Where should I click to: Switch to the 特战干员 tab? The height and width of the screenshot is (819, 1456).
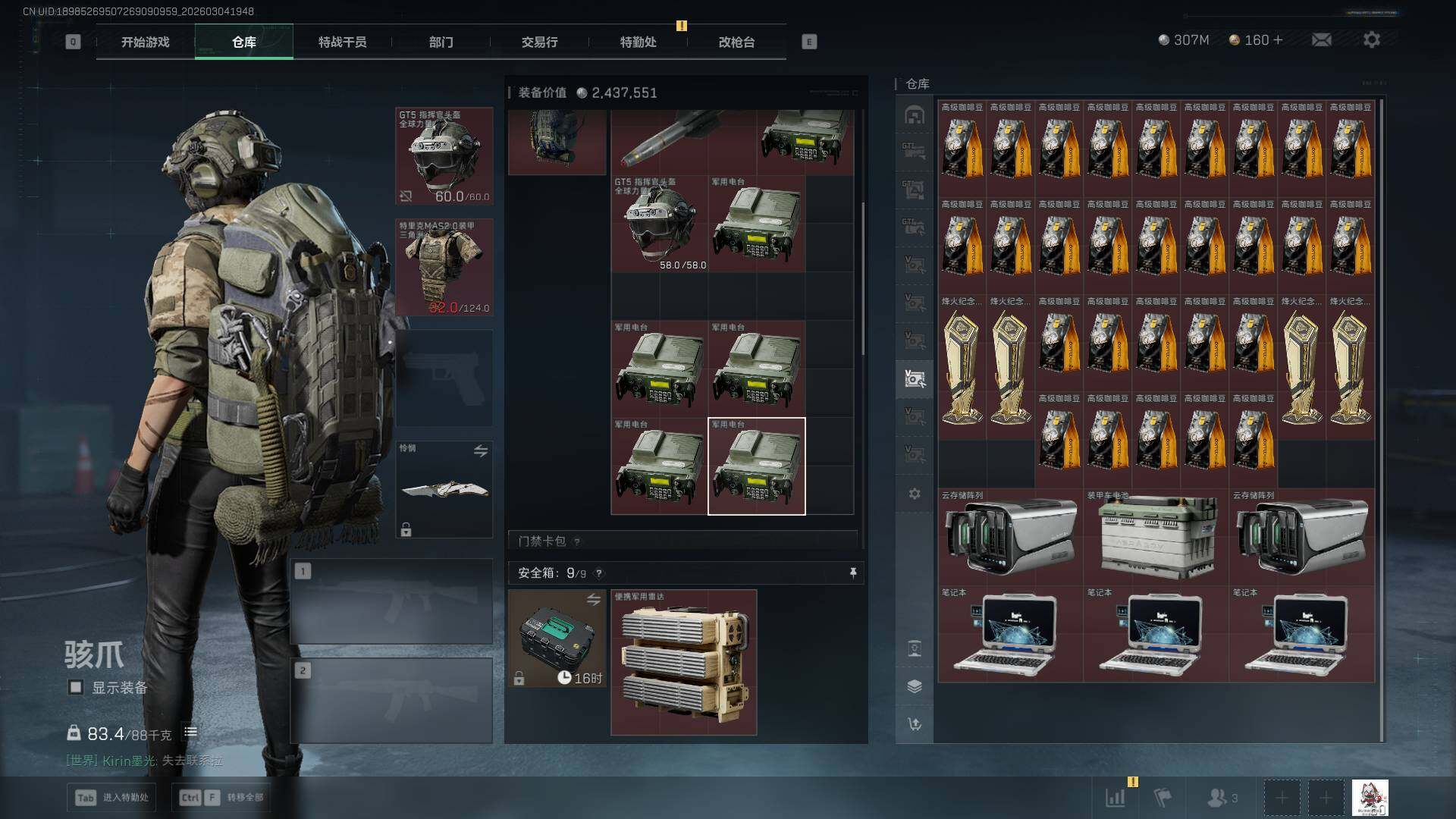[342, 42]
